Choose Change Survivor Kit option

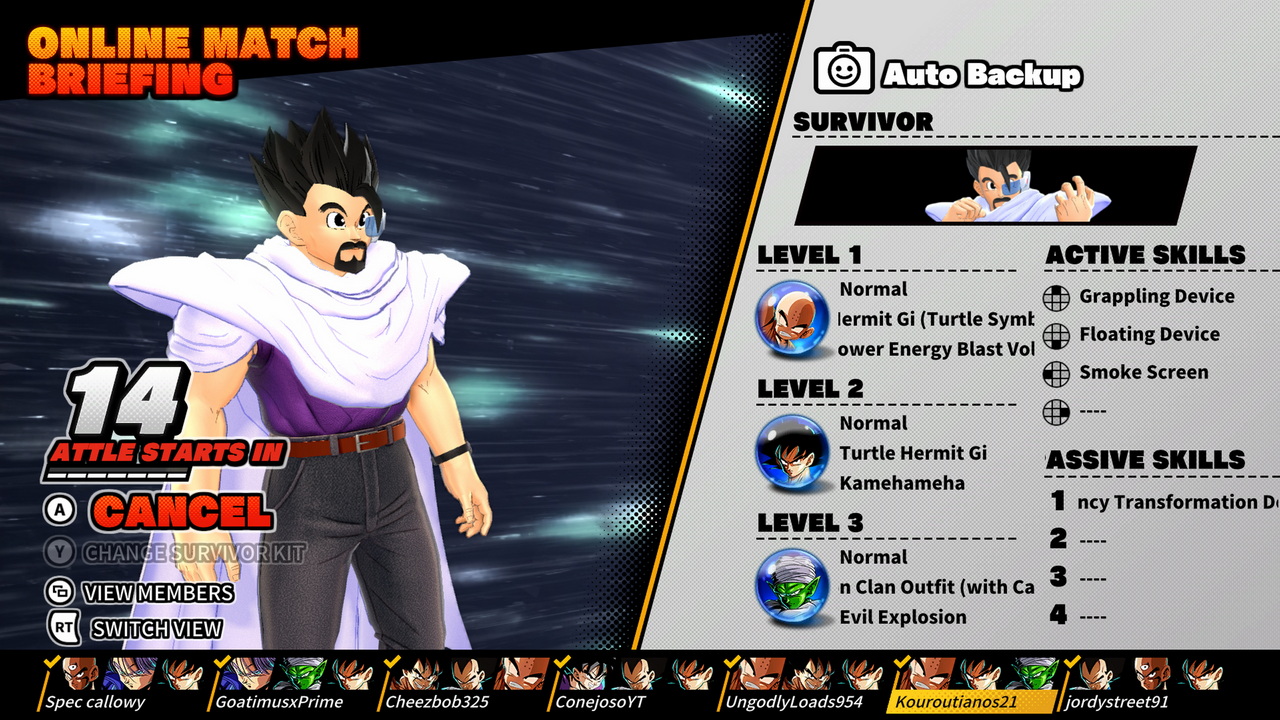[193, 553]
